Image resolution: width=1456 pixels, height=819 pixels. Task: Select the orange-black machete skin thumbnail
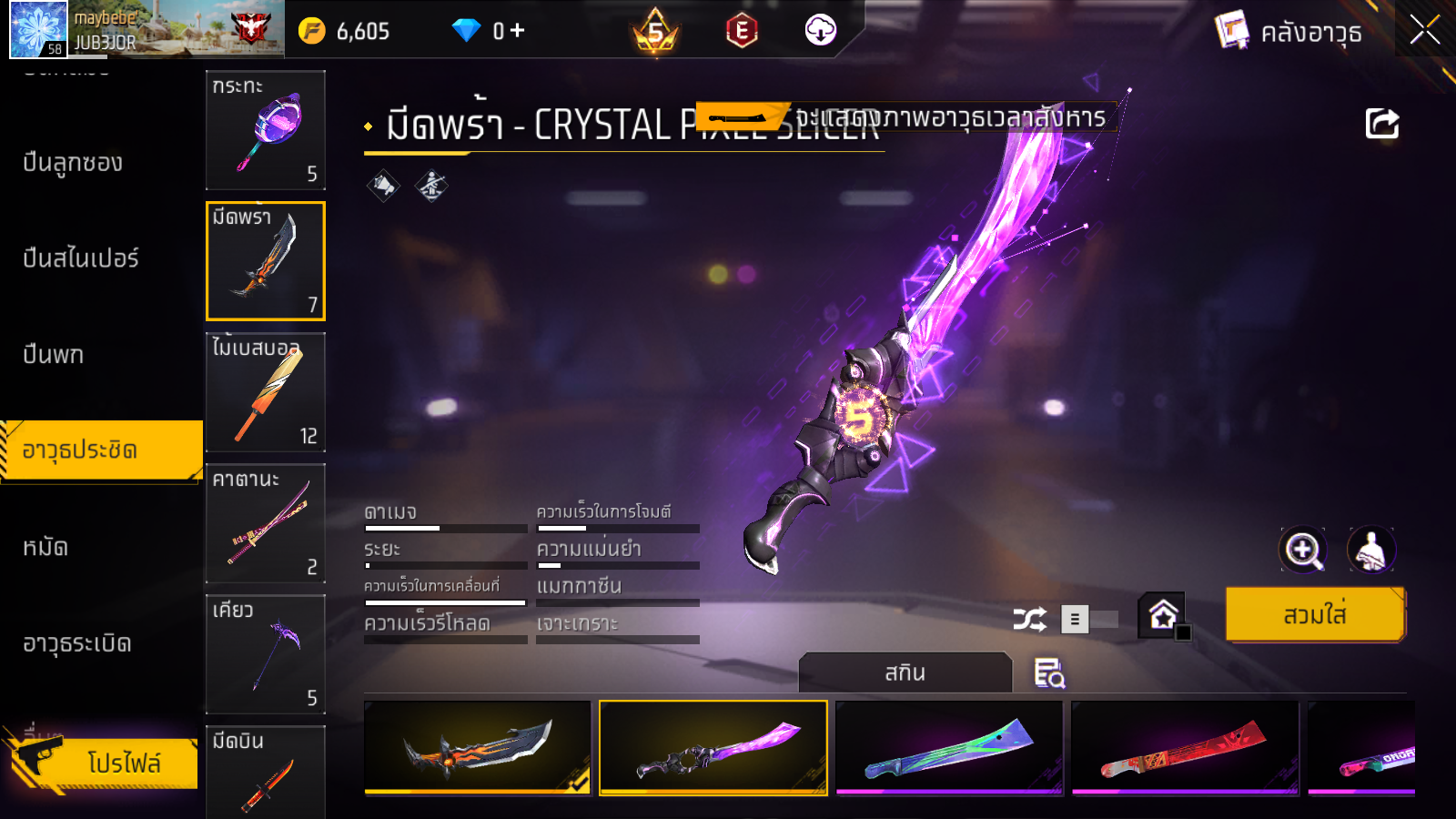[478, 747]
